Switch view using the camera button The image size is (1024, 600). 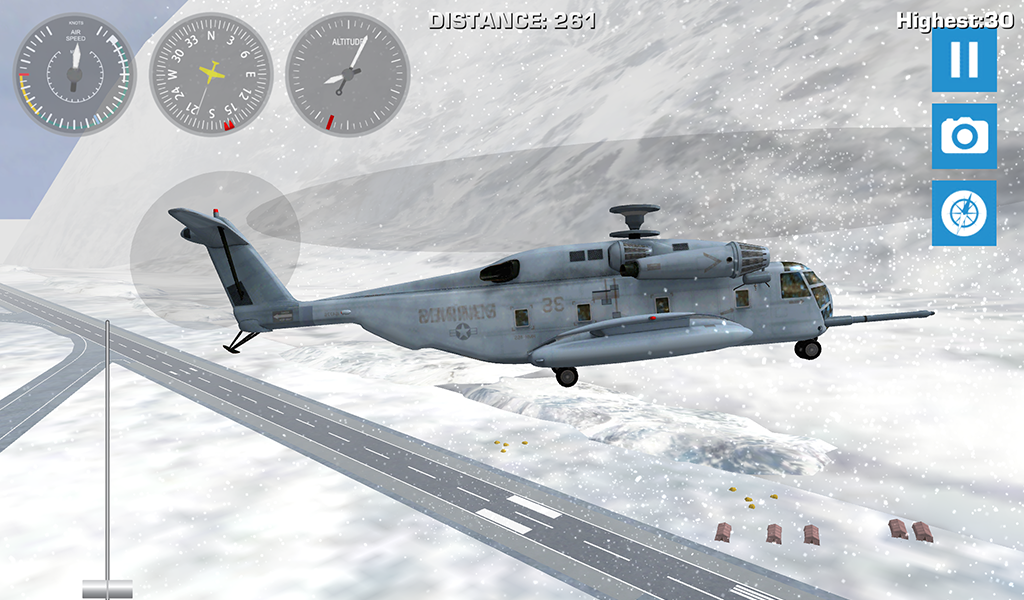pos(964,136)
